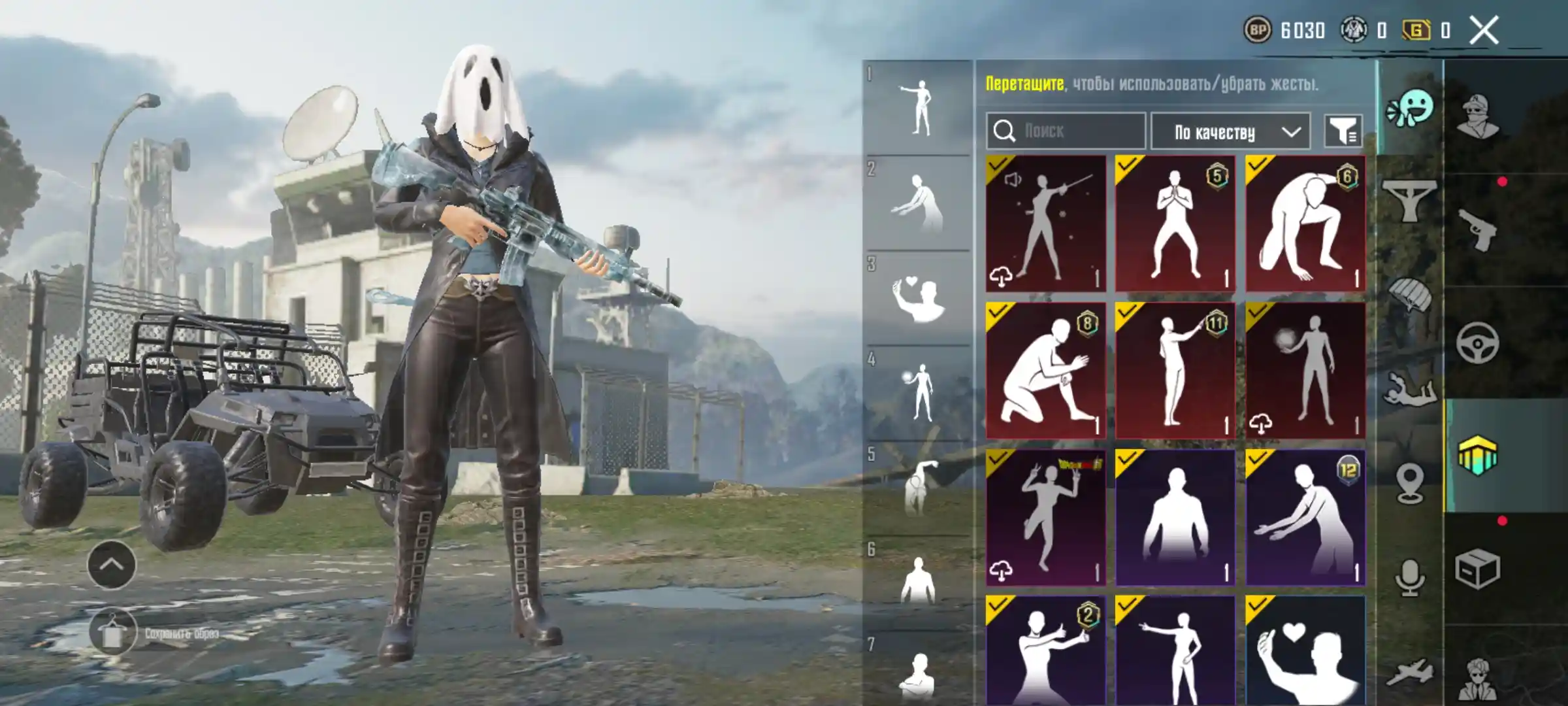The height and width of the screenshot is (706, 1568).
Task: Switch to the emotes smiley tab
Action: (x=1411, y=109)
